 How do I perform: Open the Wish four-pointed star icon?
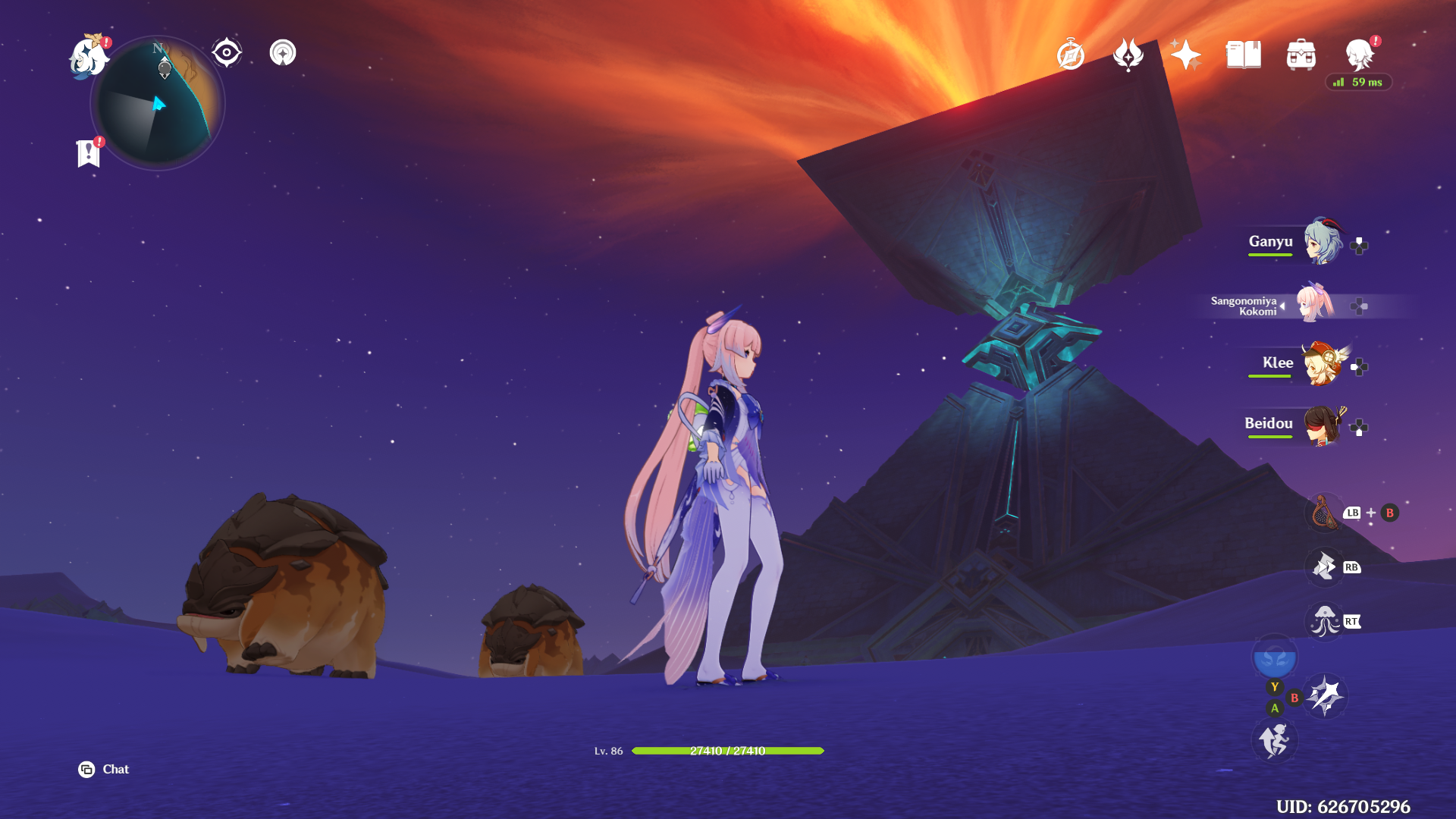click(x=1185, y=55)
